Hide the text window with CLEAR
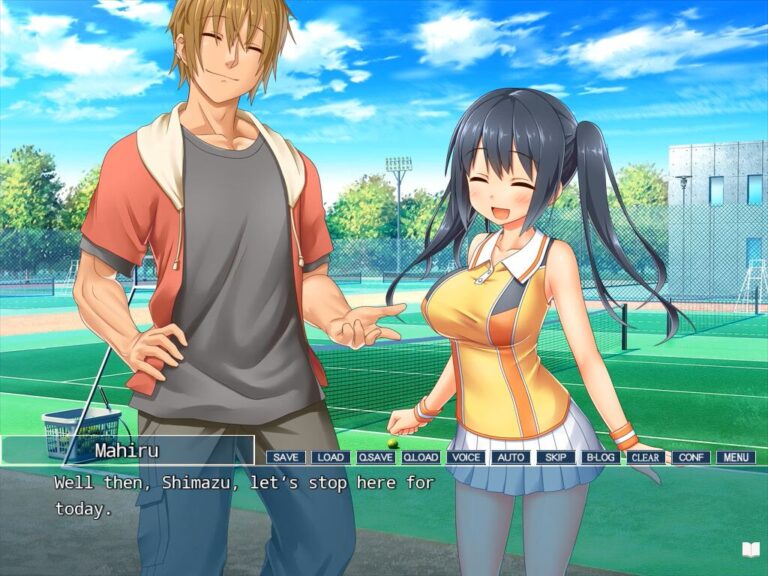Screen dimensions: 768x576 tap(645, 457)
